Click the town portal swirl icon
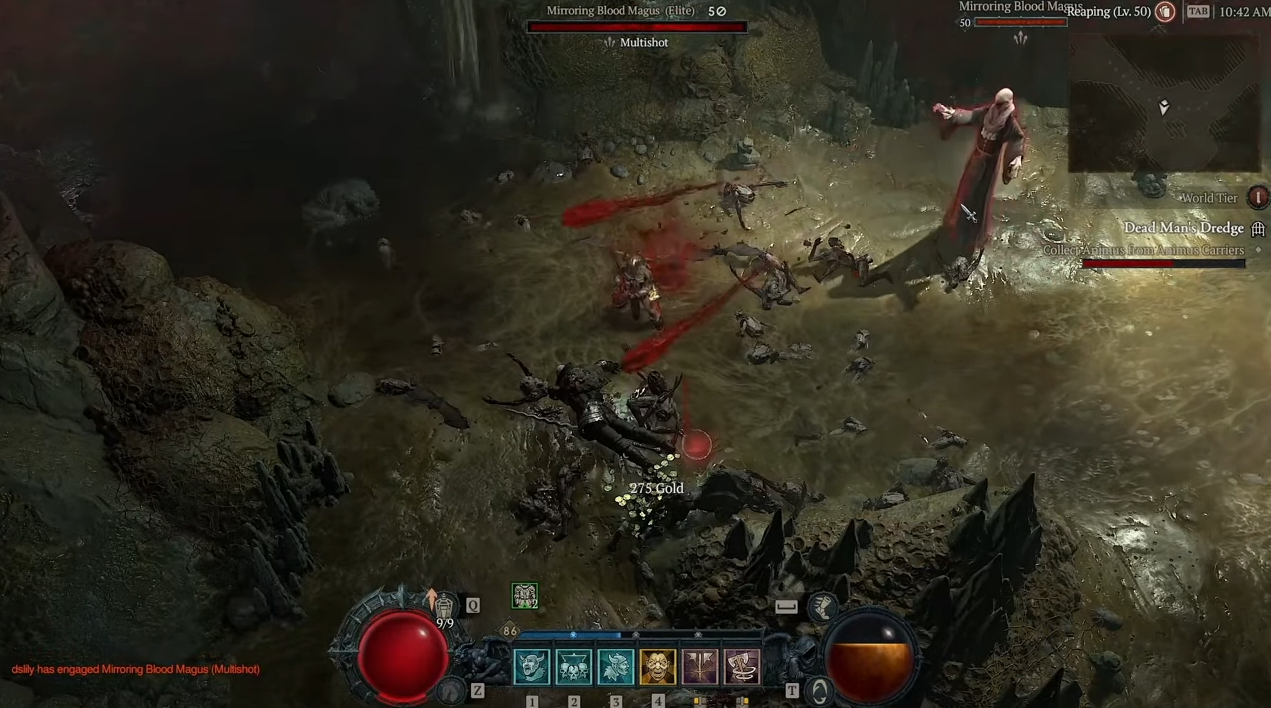This screenshot has height=708, width=1271. pos(819,689)
